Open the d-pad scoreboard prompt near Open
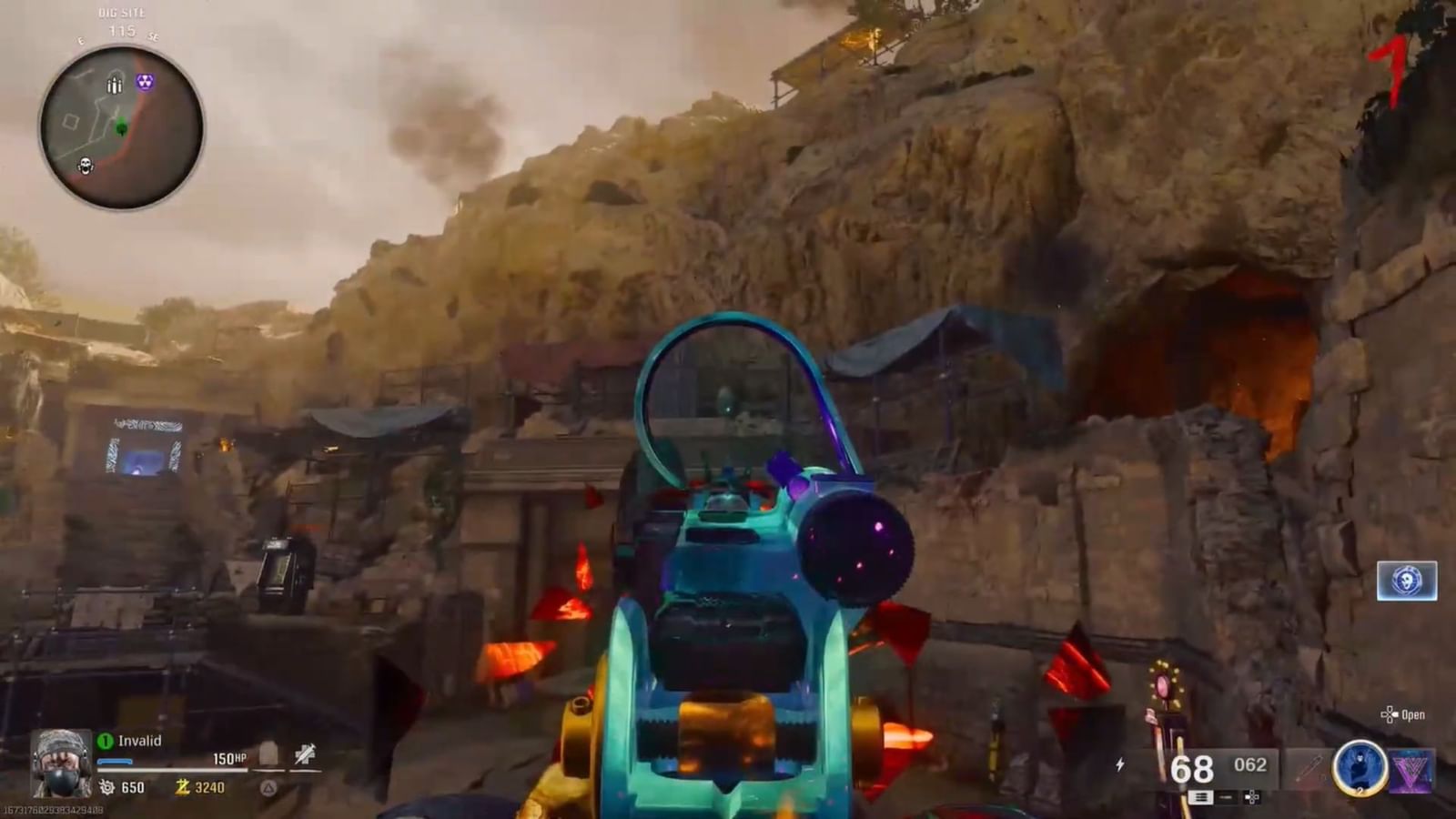 click(1390, 716)
